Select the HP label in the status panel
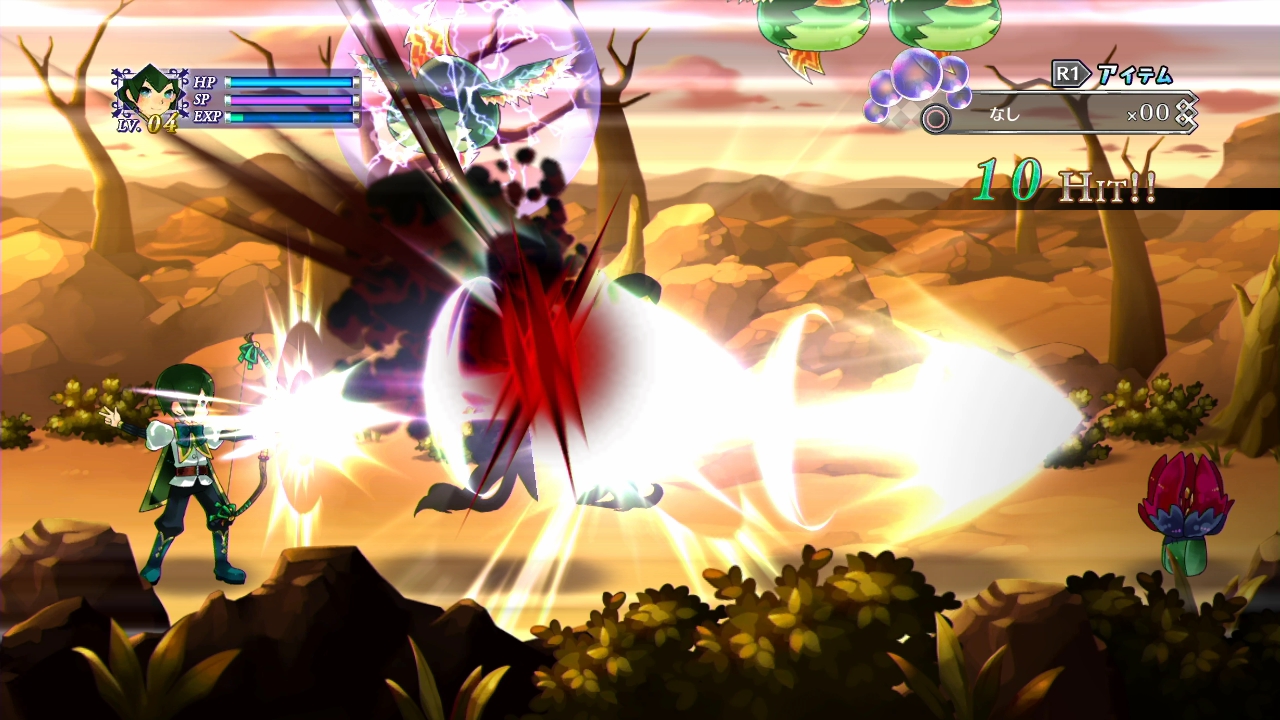The image size is (1280, 720). click(x=205, y=84)
